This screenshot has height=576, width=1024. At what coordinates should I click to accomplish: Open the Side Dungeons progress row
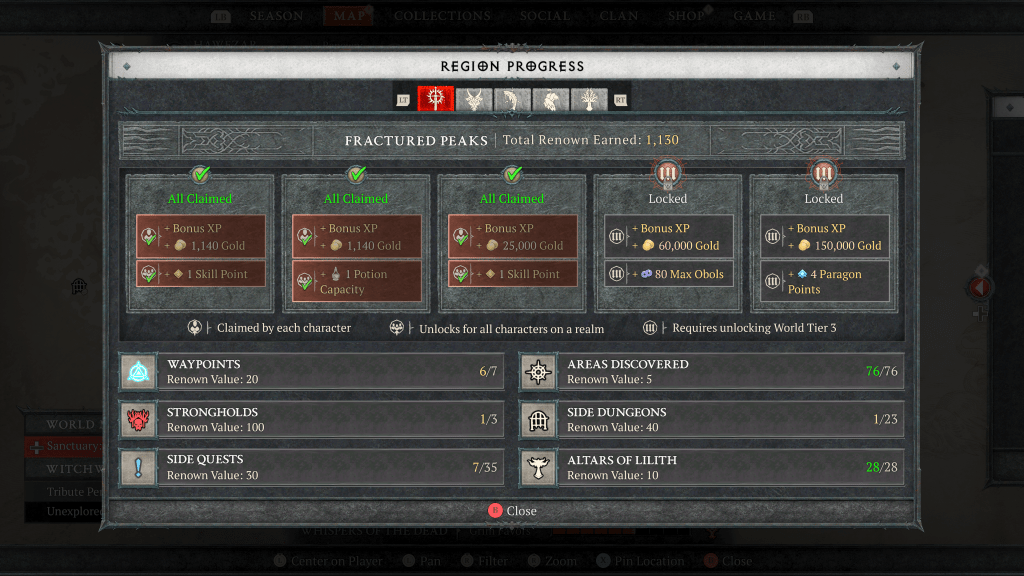[x=711, y=420]
